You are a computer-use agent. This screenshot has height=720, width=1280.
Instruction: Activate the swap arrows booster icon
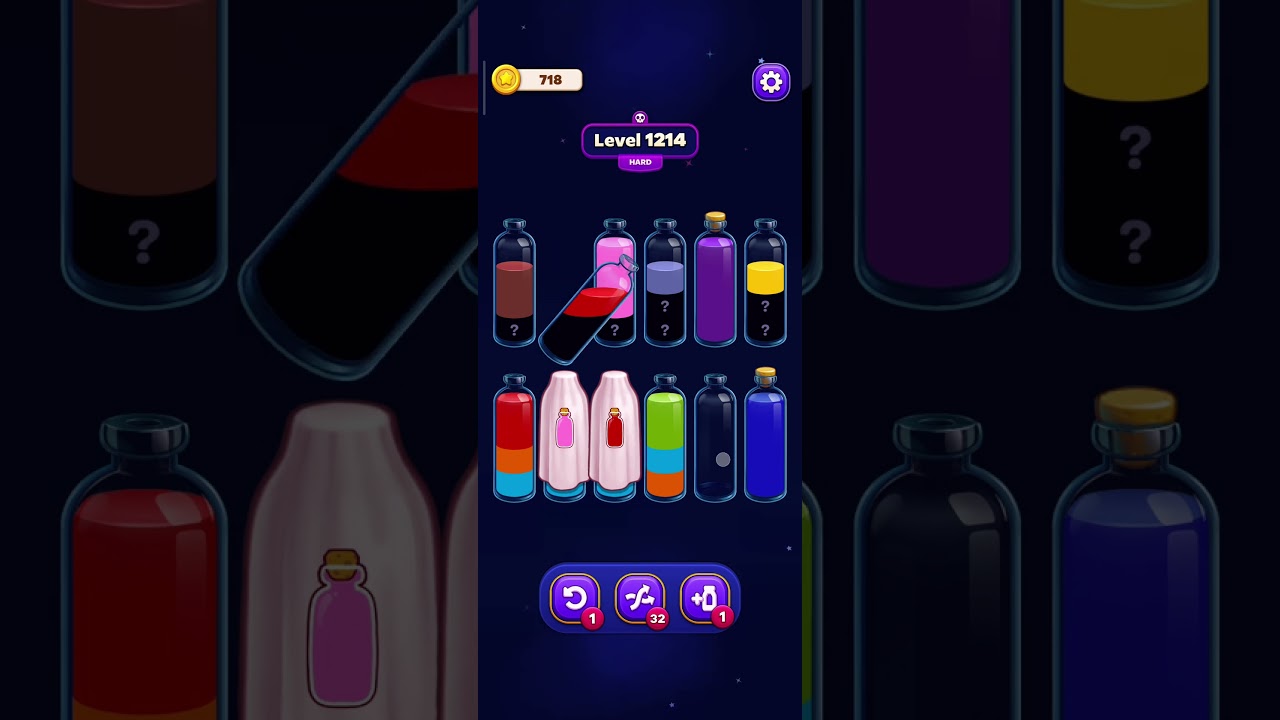coord(640,597)
